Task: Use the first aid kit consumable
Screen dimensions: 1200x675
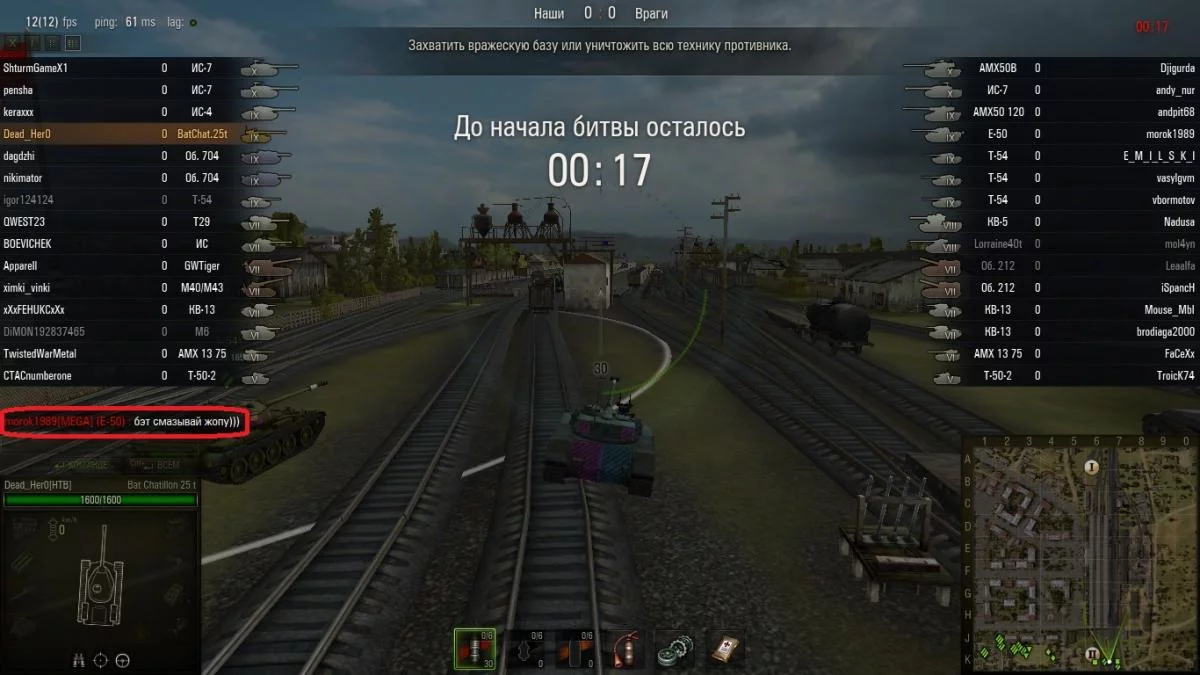Action: coord(726,648)
